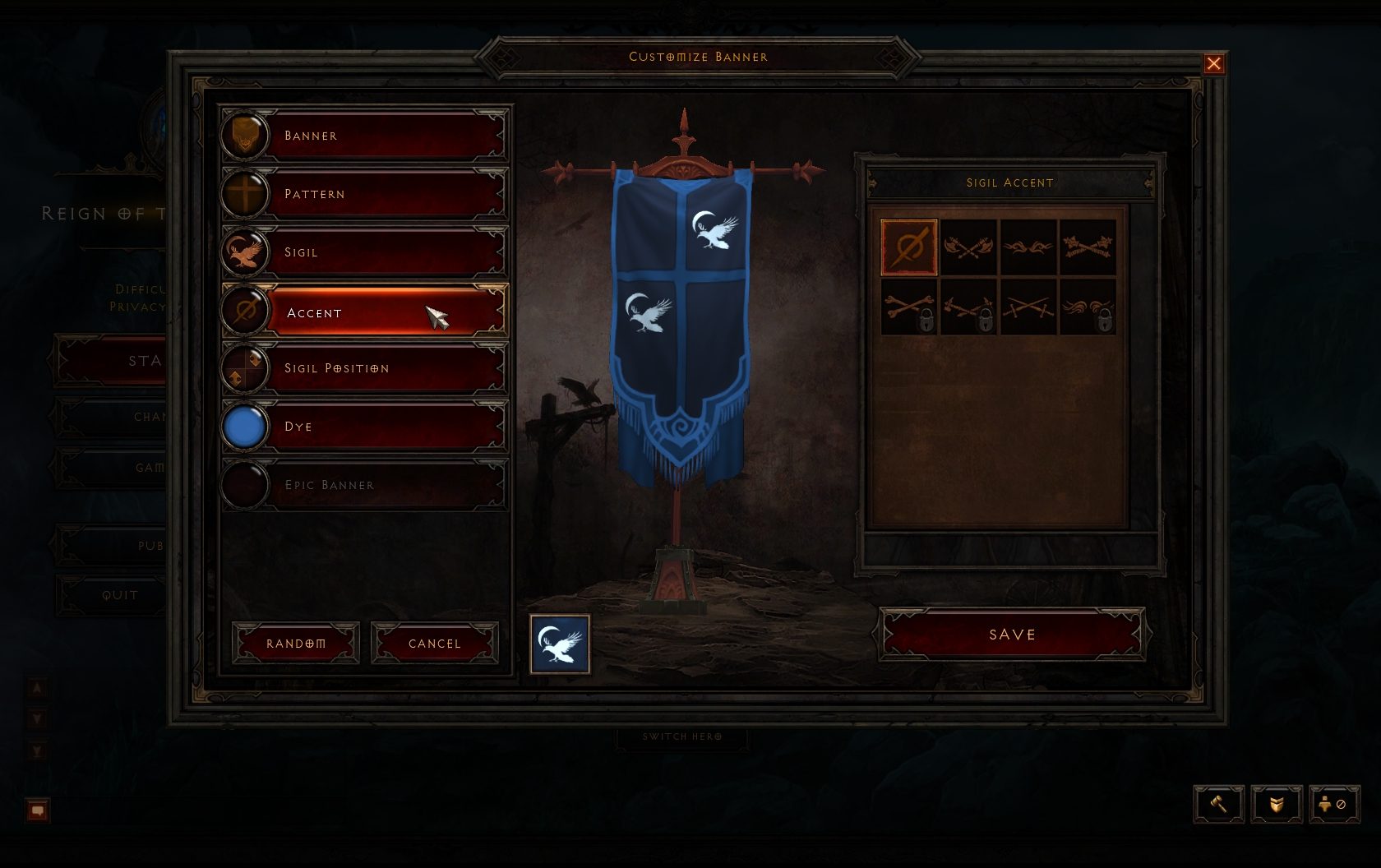Choose the crossed axes accent
Viewport: 1381px width, 868px height.
tap(968, 247)
